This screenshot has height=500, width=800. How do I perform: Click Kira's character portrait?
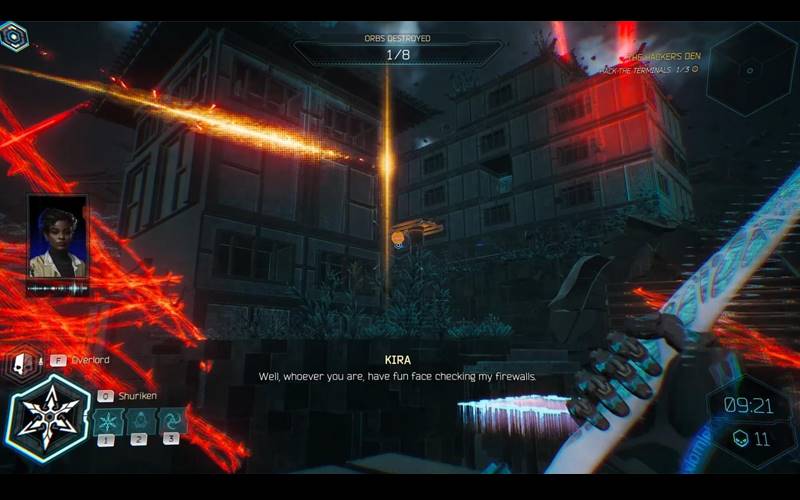(57, 236)
